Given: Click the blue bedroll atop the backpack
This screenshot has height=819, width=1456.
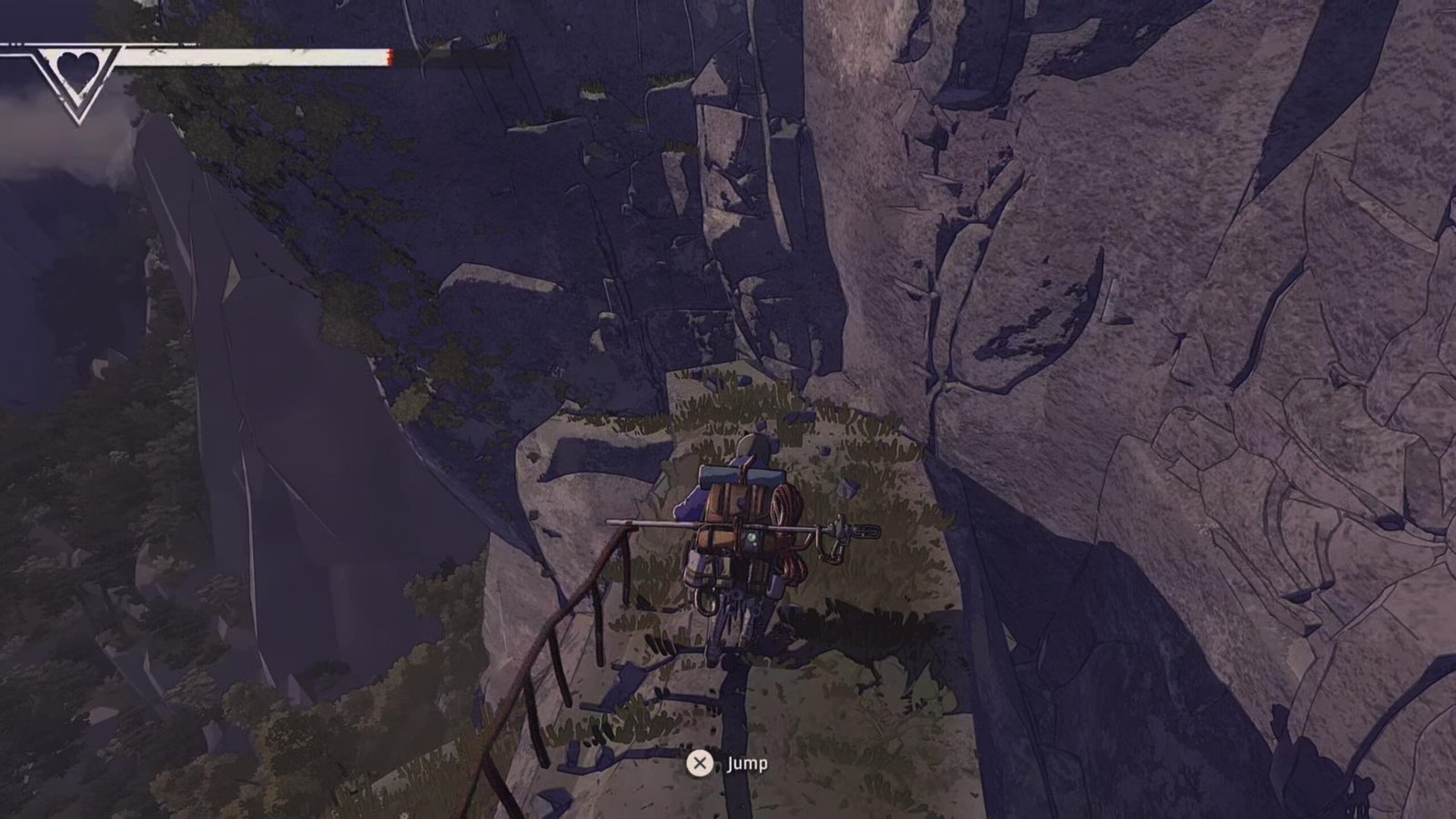Looking at the screenshot, I should [740, 475].
